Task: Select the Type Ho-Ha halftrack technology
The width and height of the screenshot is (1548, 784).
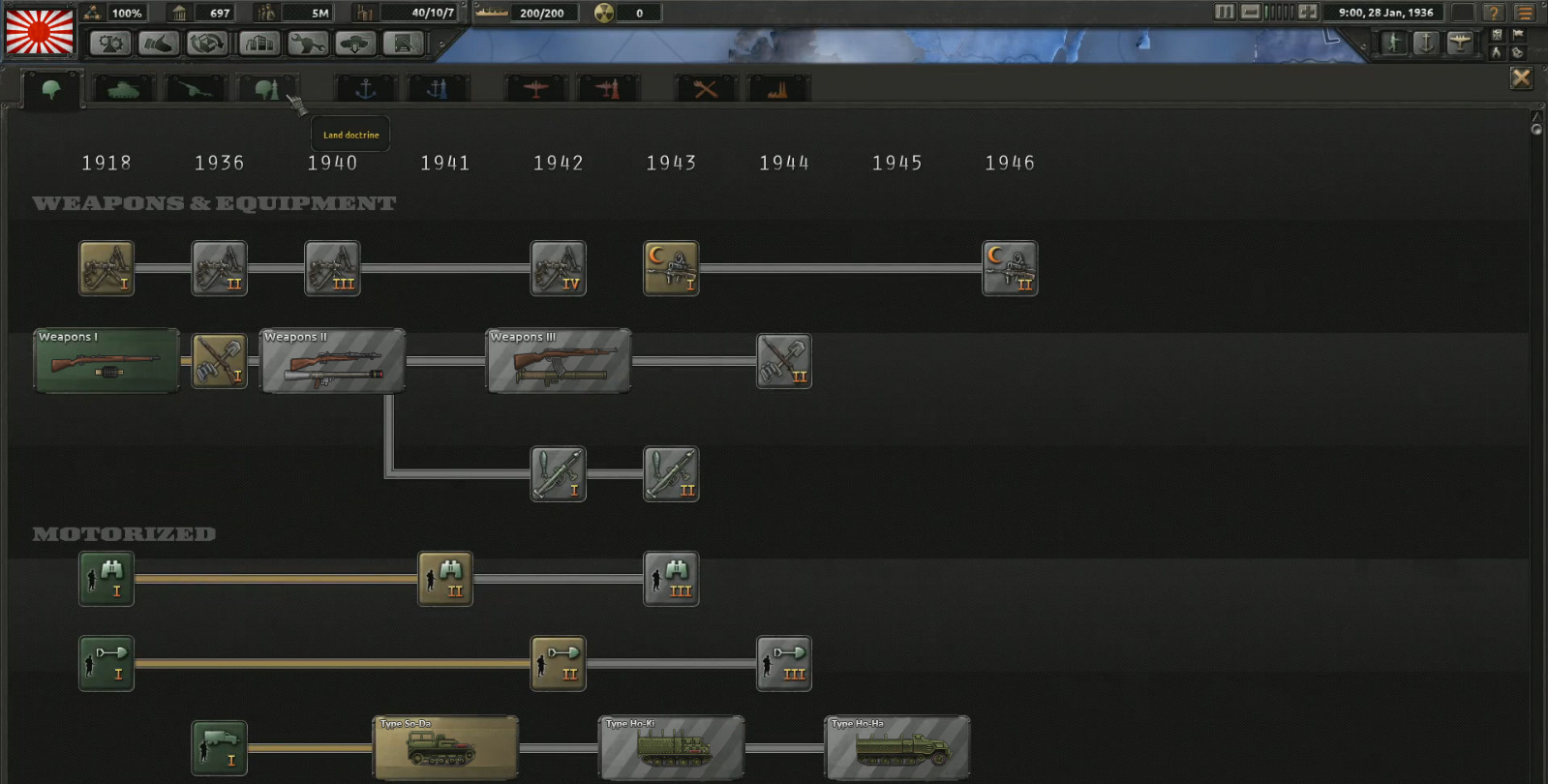Action: 895,747
